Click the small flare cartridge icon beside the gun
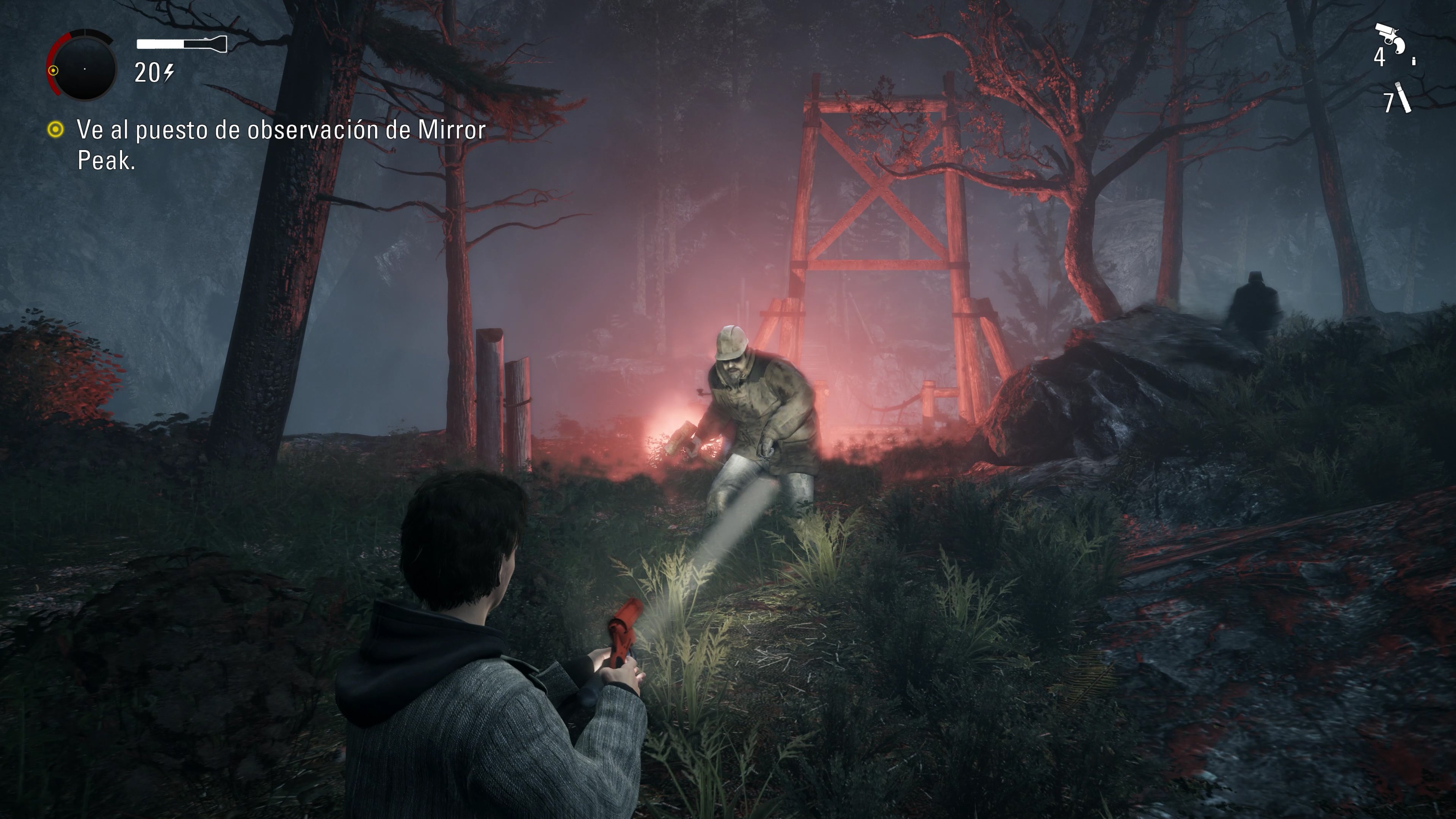Viewport: 1456px width, 819px height. (1414, 61)
